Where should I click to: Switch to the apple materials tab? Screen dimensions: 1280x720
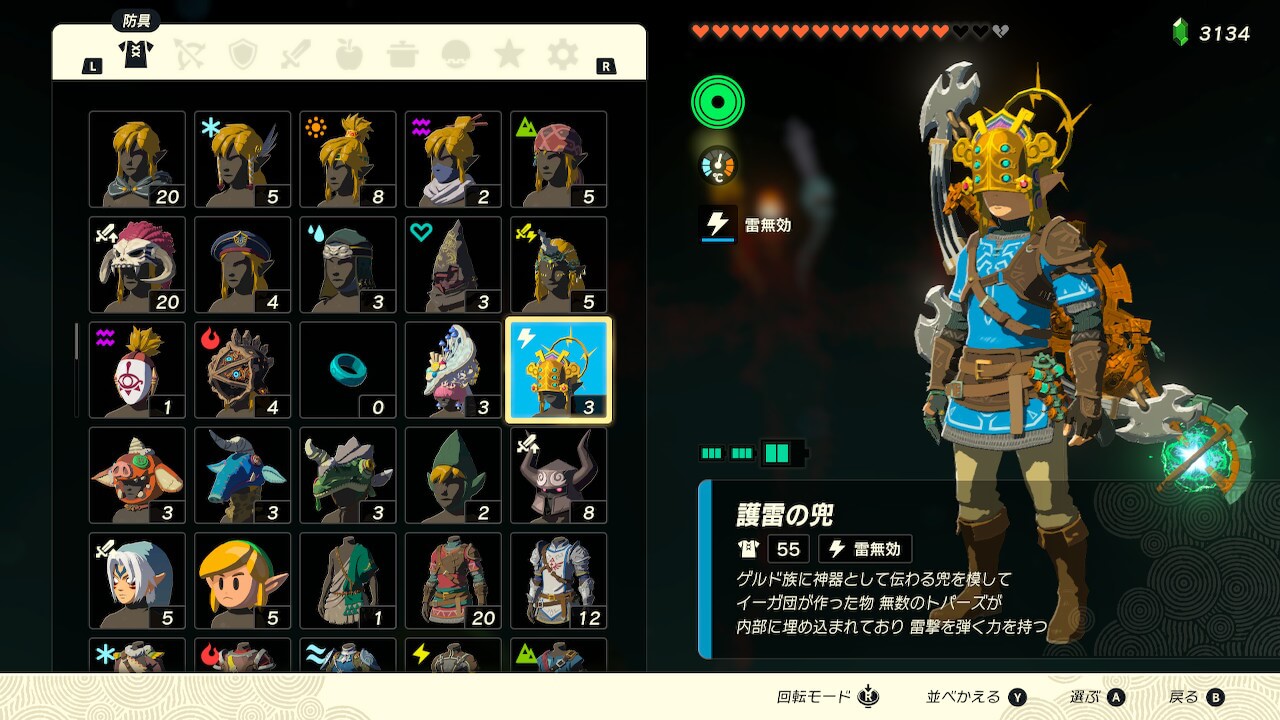pos(349,54)
